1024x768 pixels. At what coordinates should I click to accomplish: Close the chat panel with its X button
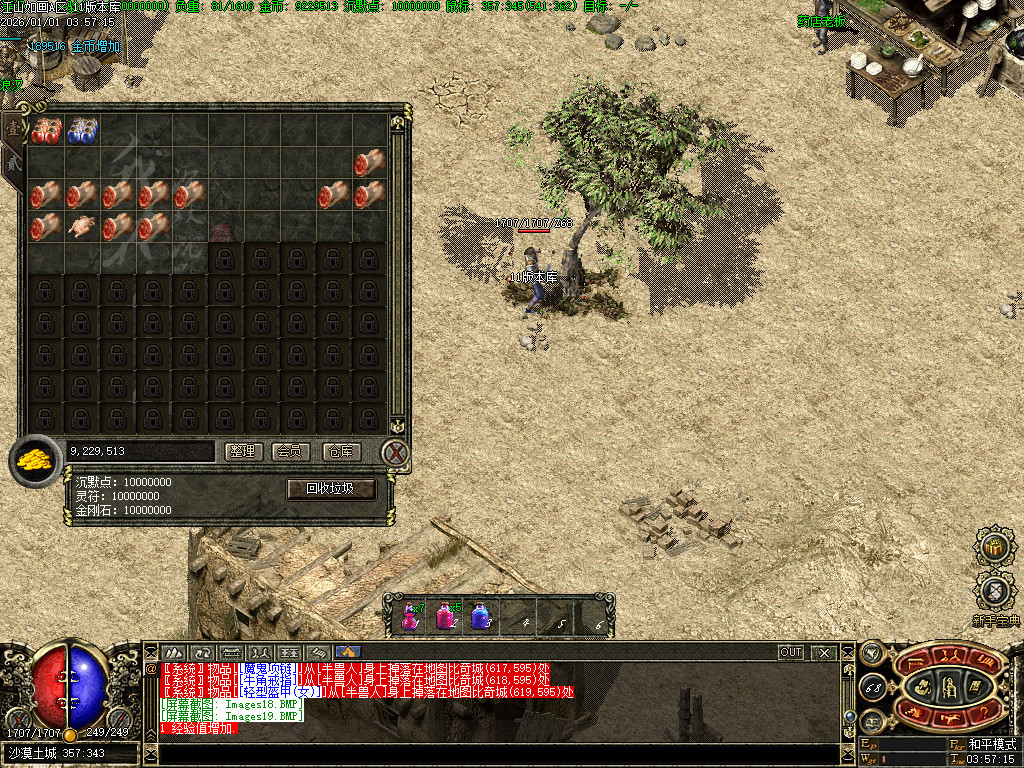823,652
